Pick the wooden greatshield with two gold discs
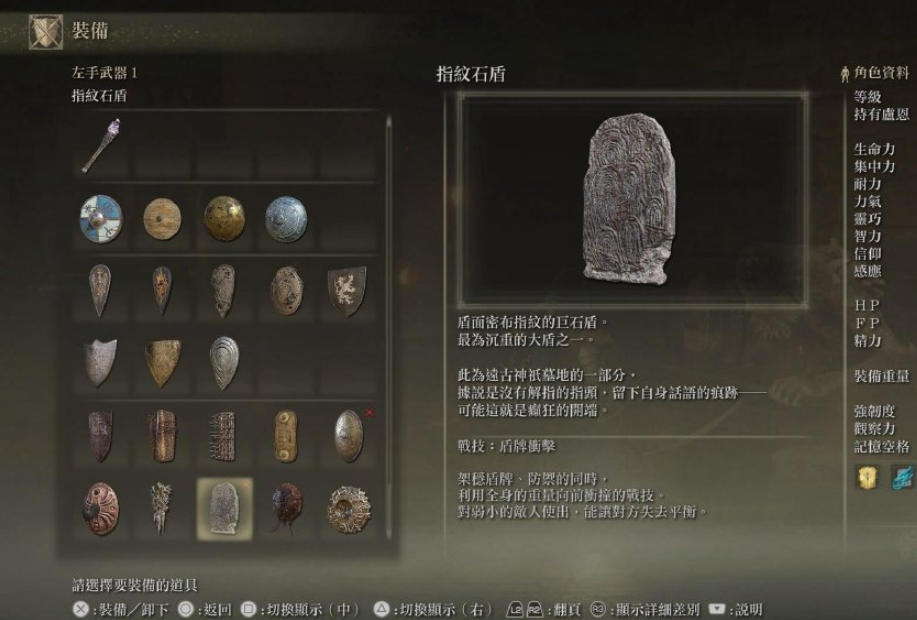The height and width of the screenshot is (620, 917). pyautogui.click(x=285, y=435)
